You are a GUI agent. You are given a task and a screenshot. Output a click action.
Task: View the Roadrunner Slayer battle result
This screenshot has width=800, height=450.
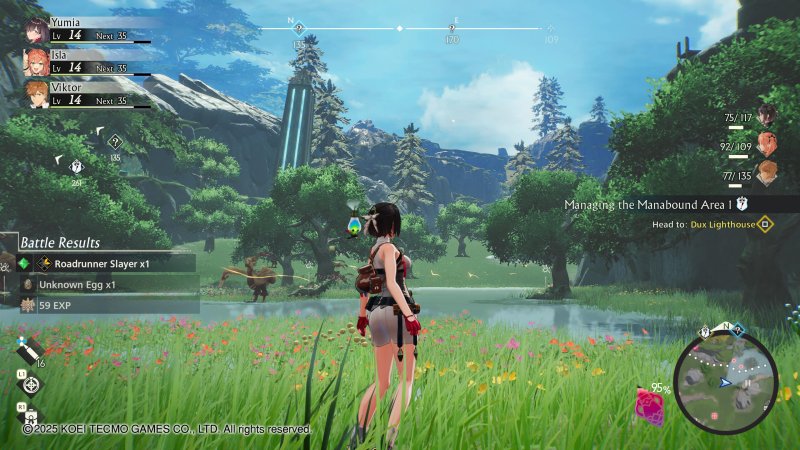tap(102, 263)
